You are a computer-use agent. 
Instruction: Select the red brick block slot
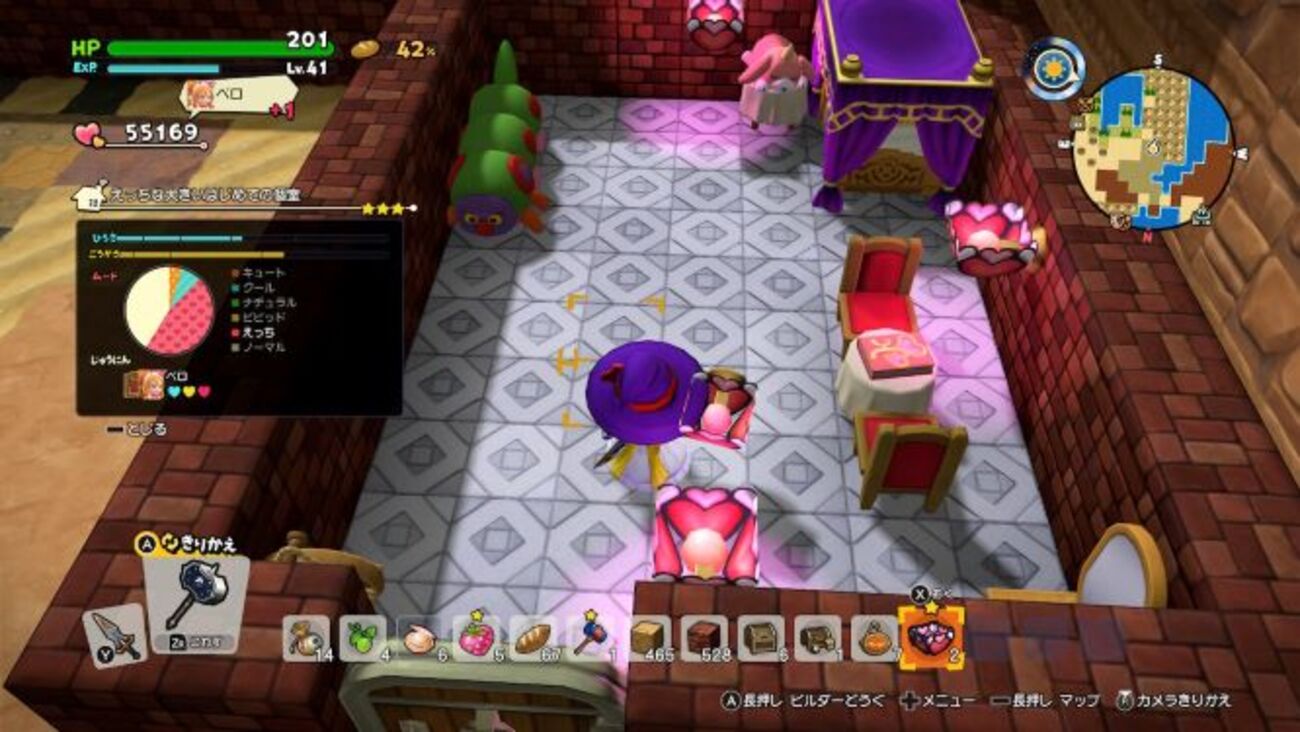(x=705, y=639)
